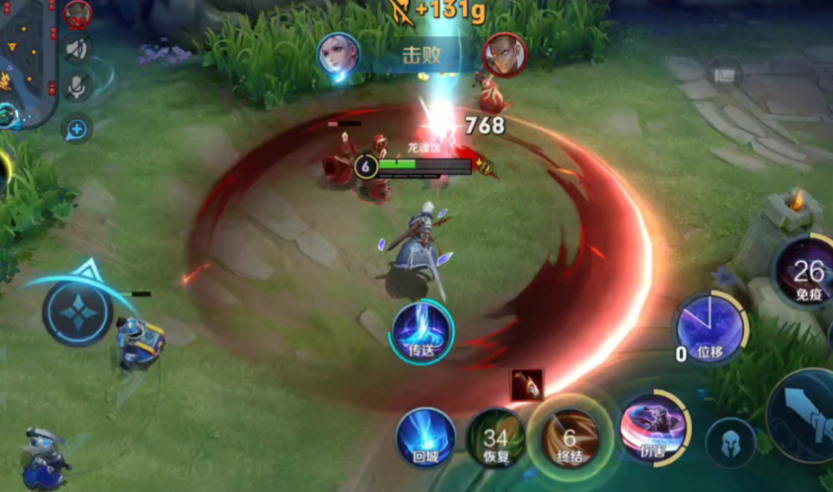Toggle the muted microphone icon
833x492 pixels.
pyautogui.click(x=77, y=88)
